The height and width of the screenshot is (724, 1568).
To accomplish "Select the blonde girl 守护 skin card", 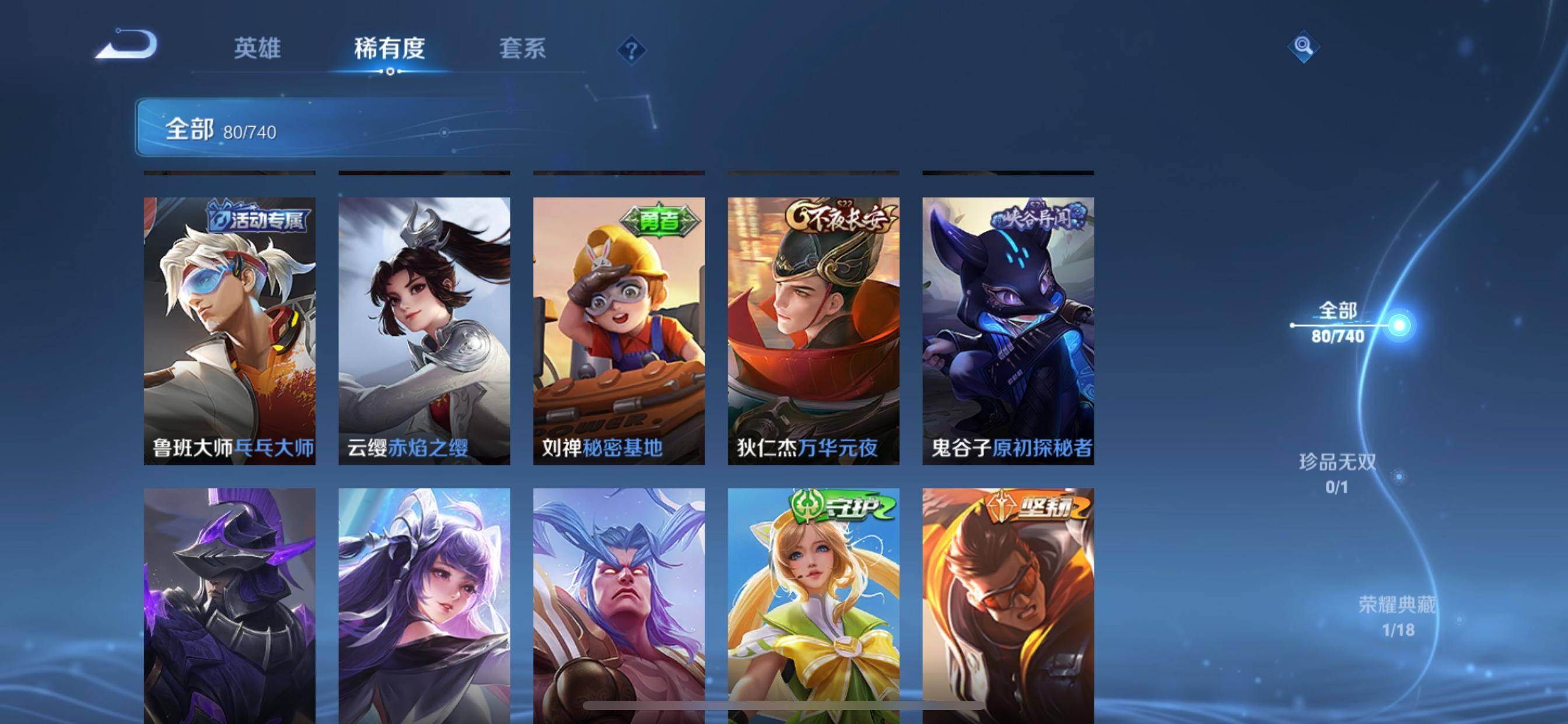I will coord(813,605).
